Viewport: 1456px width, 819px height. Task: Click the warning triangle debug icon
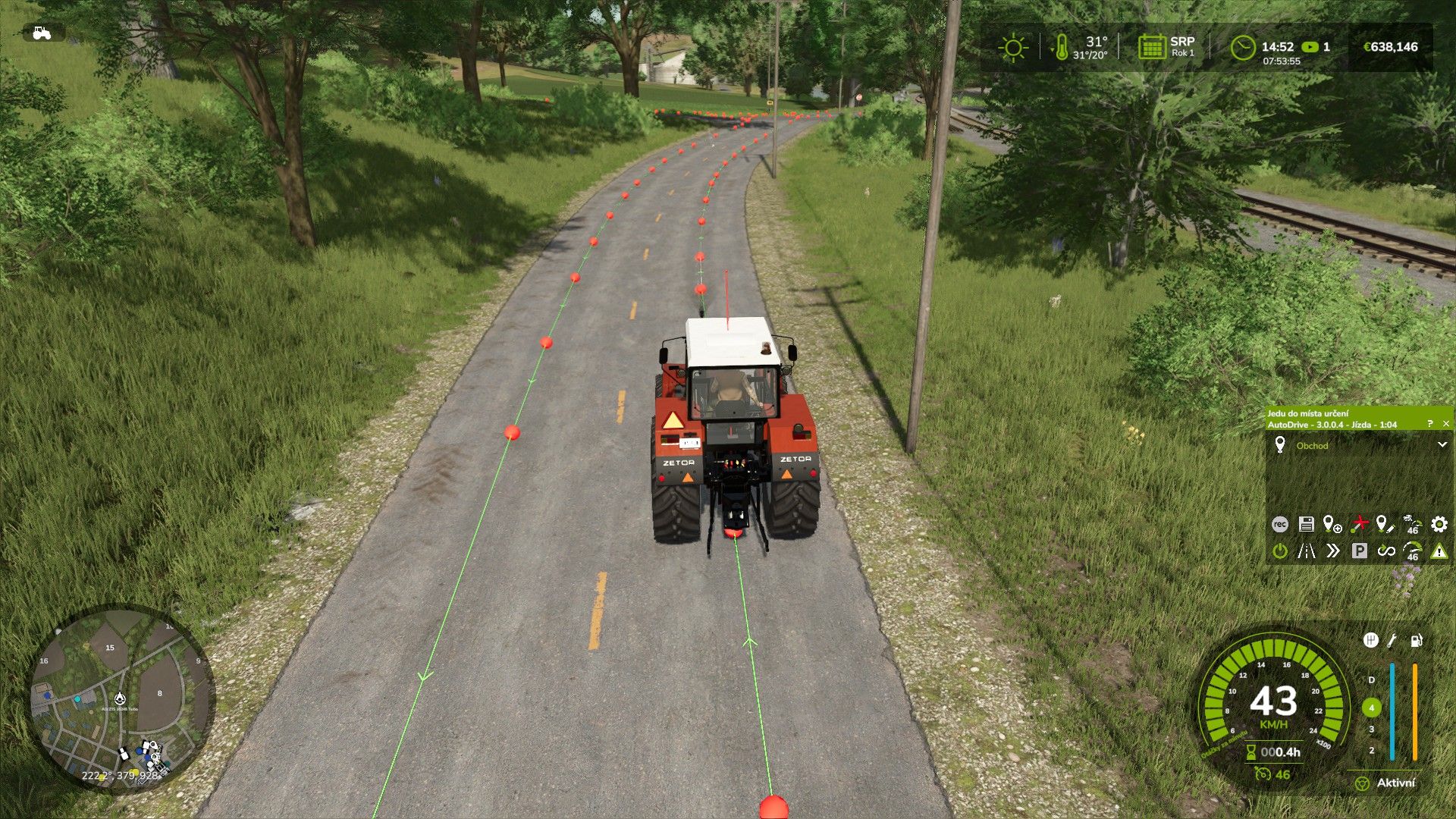coord(1439,553)
